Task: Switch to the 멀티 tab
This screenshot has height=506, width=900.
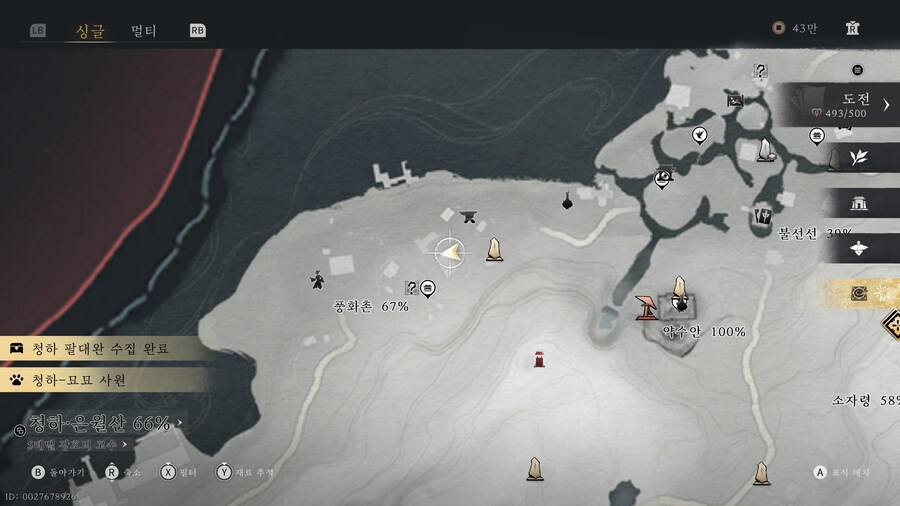Action: [x=144, y=30]
